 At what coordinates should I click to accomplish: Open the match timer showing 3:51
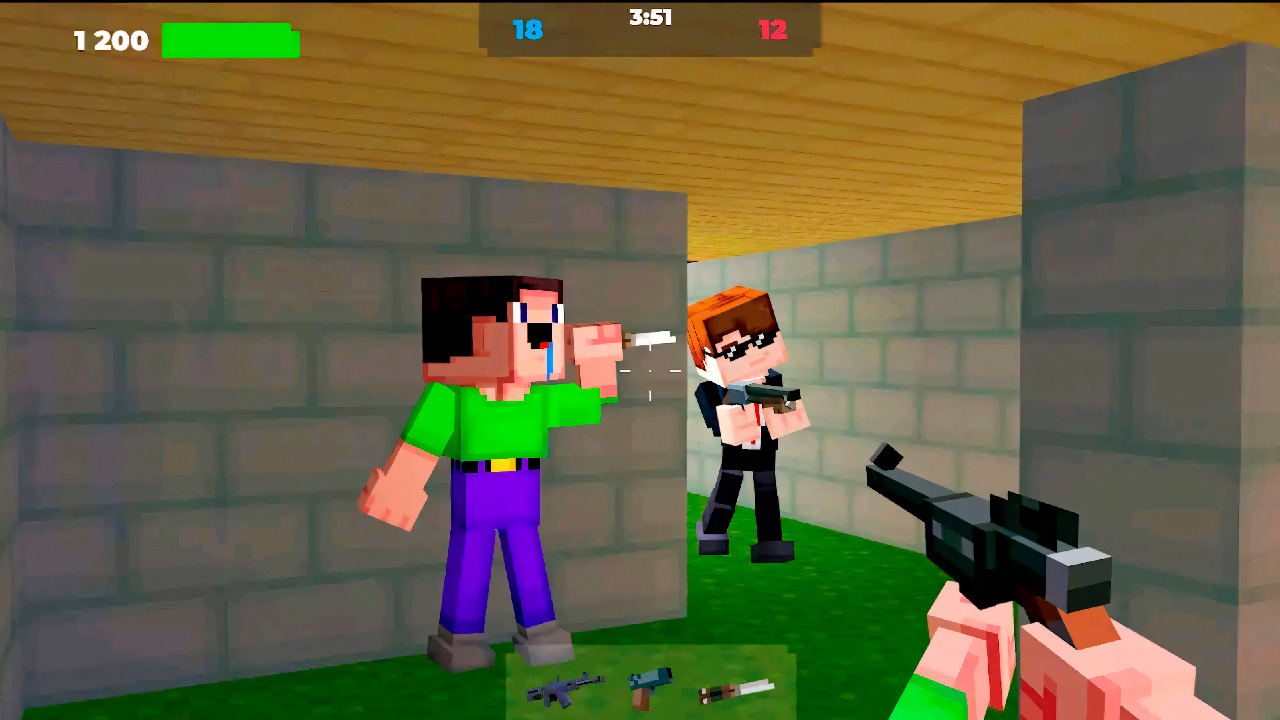648,16
